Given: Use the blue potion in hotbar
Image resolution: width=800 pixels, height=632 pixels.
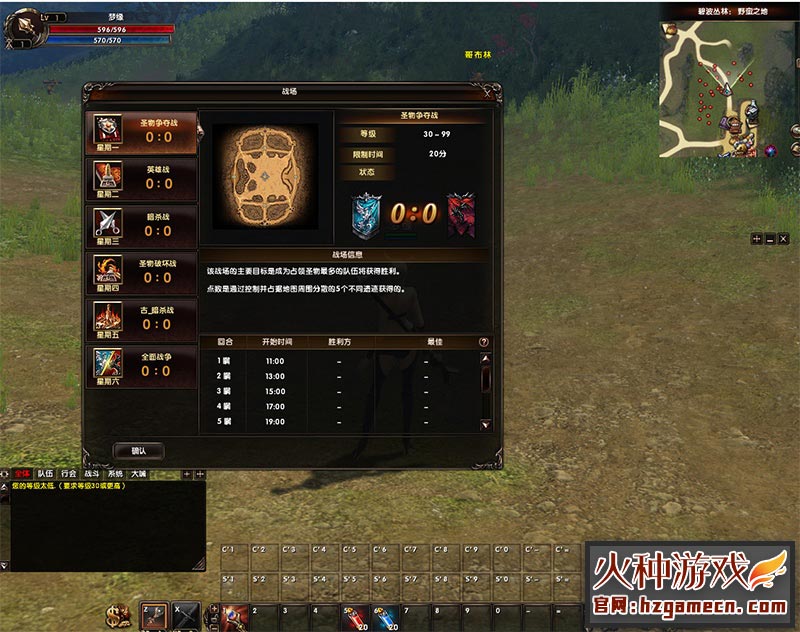Looking at the screenshot, I should [x=385, y=618].
